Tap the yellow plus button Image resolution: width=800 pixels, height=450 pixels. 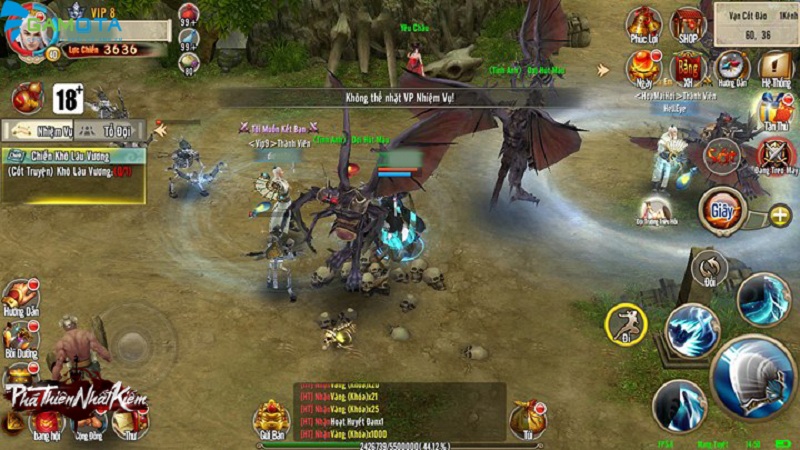click(x=779, y=215)
